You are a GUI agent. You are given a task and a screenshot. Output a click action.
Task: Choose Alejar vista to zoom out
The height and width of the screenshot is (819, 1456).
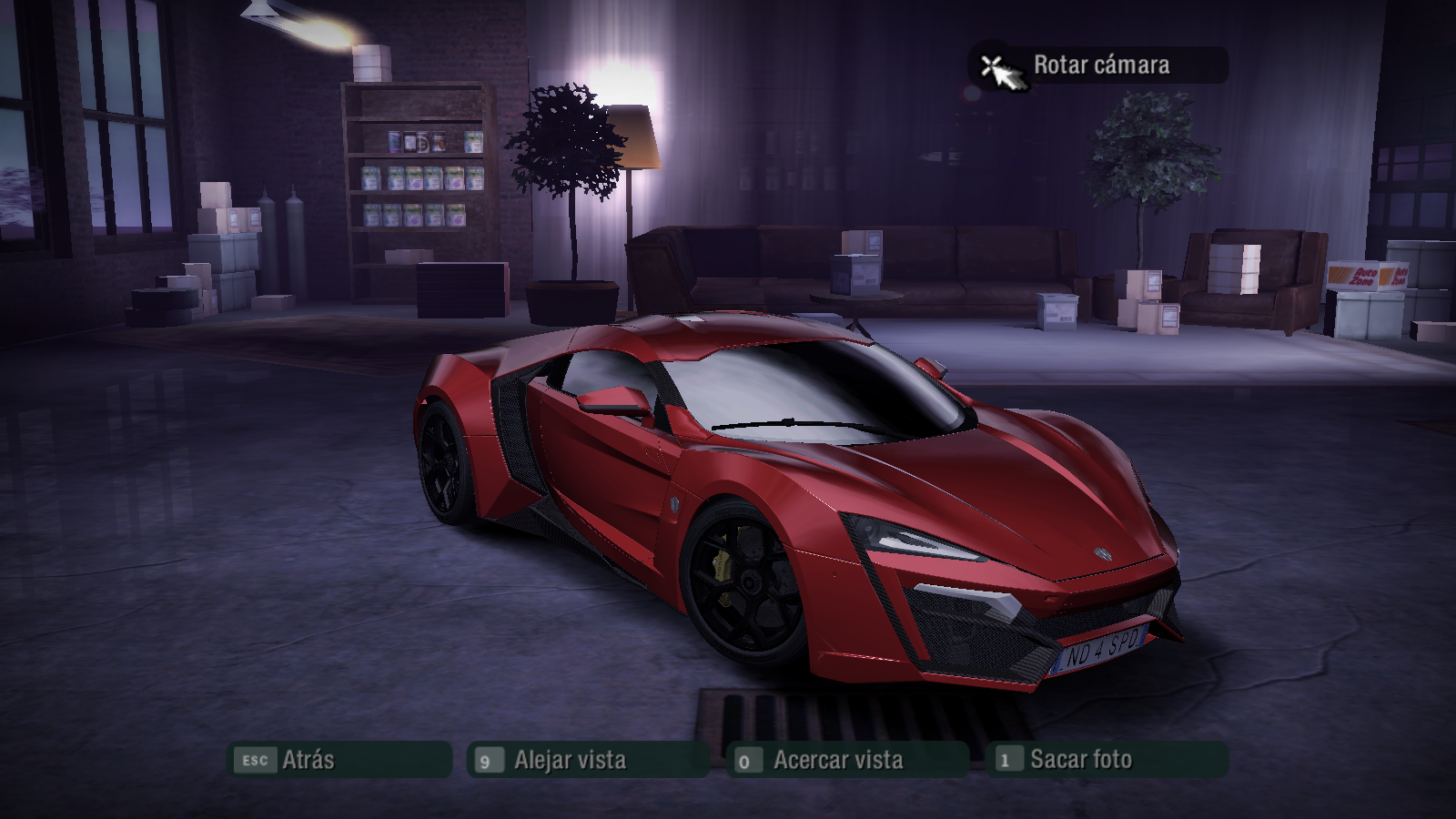click(587, 760)
